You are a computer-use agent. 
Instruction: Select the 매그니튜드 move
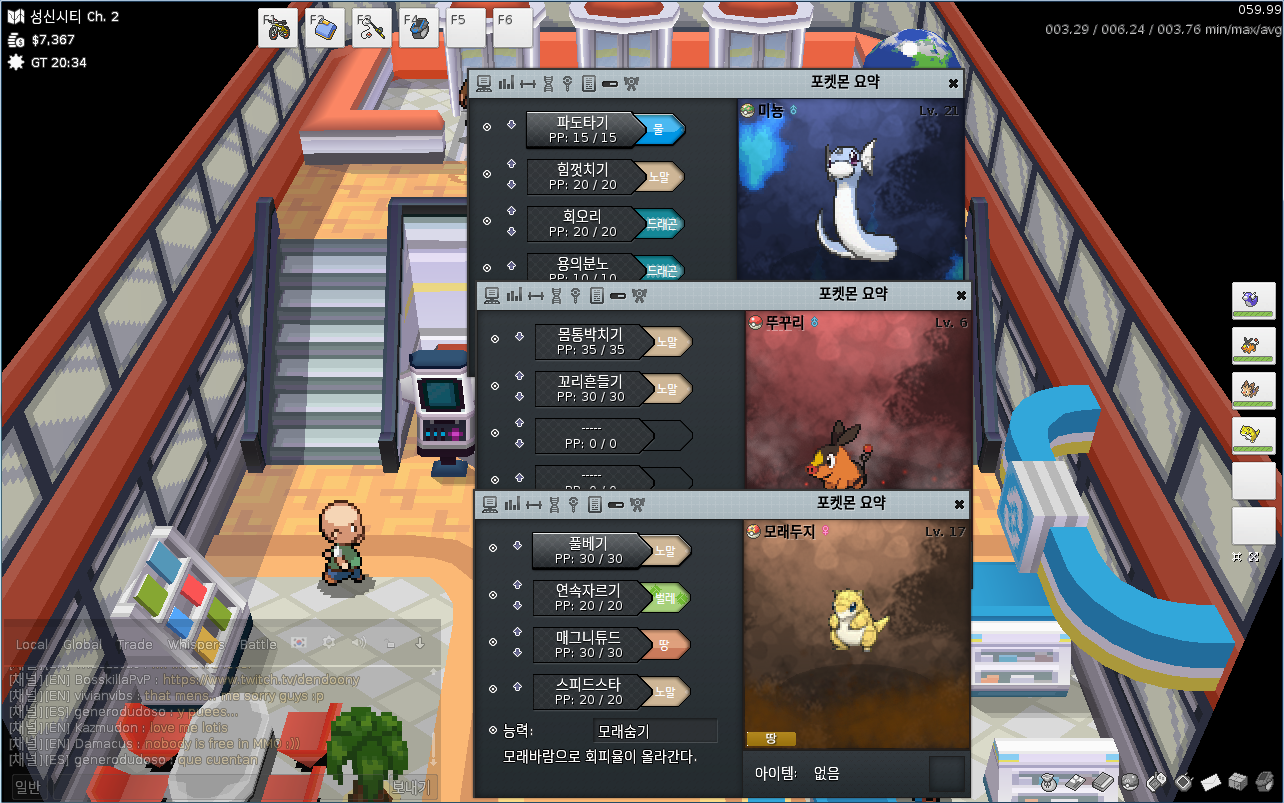pos(587,644)
